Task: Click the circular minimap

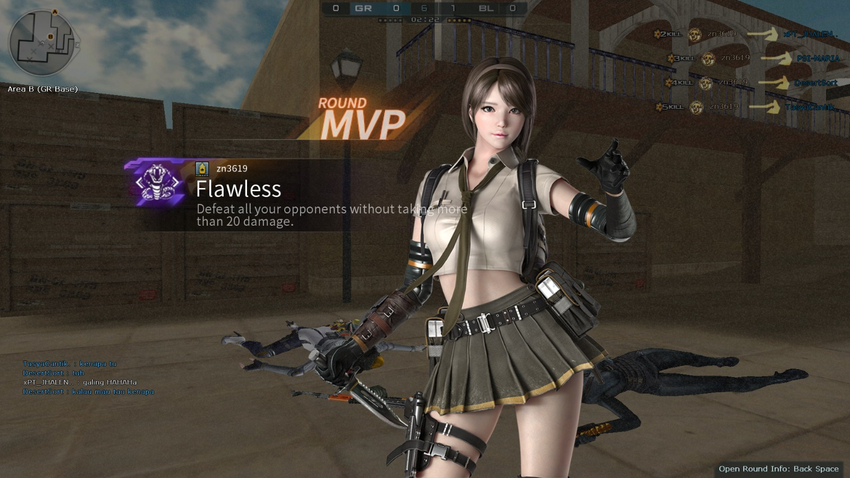Action: (43, 42)
